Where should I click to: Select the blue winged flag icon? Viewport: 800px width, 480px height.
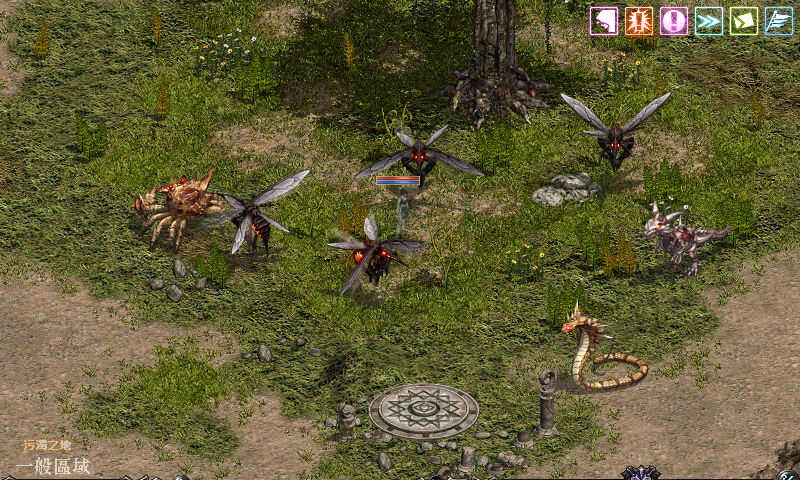(x=779, y=21)
